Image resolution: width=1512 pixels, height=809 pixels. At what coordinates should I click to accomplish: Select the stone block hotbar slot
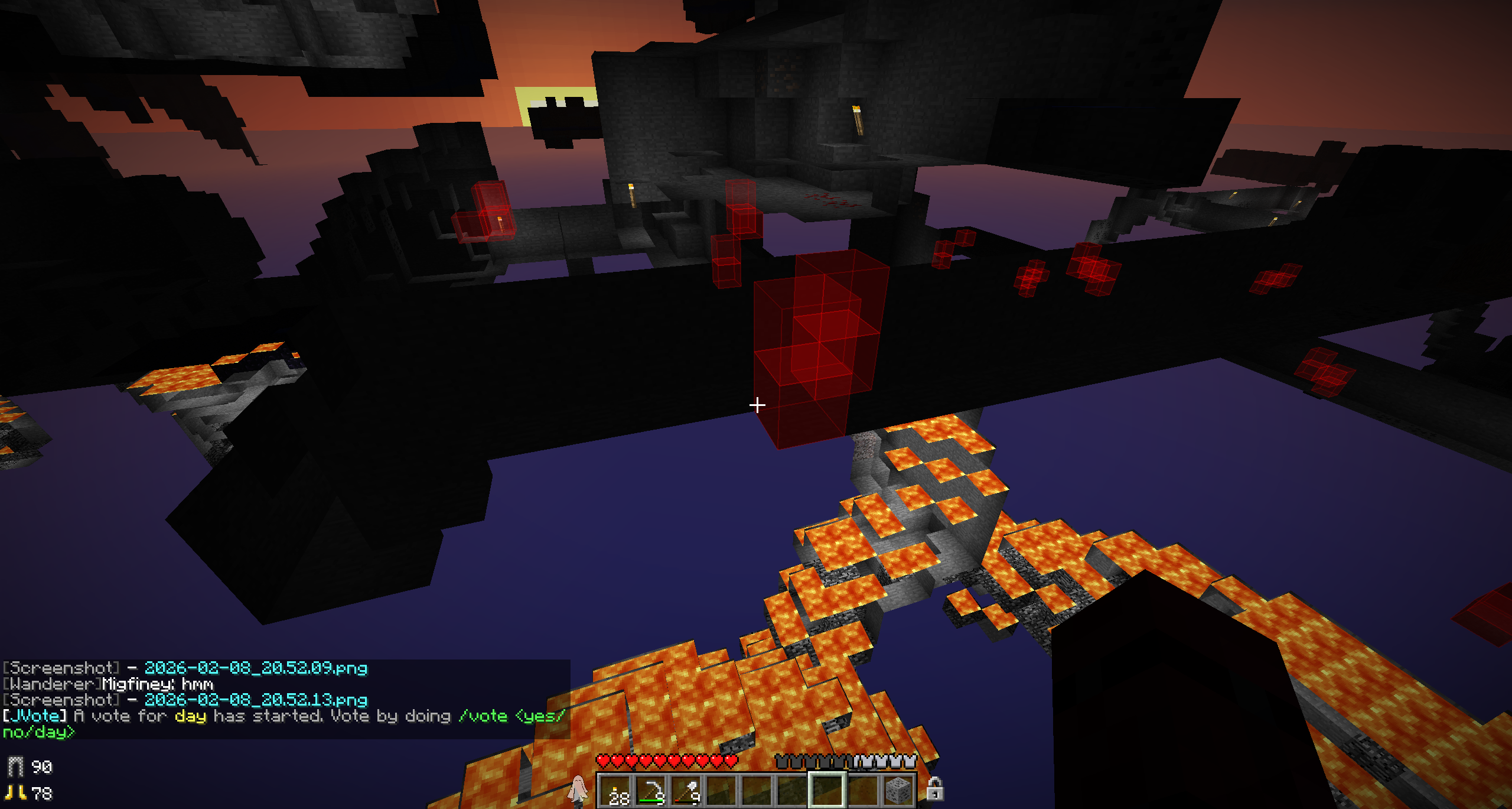(x=898, y=791)
